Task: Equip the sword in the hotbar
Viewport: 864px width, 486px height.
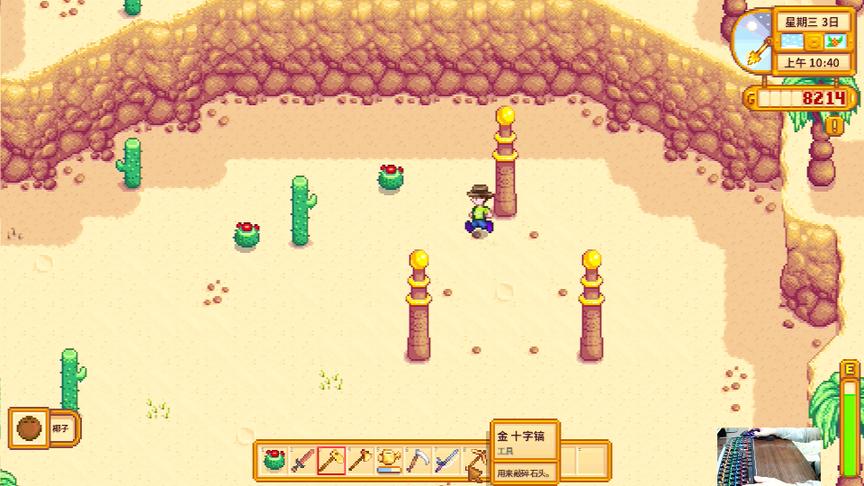Action: (302, 460)
